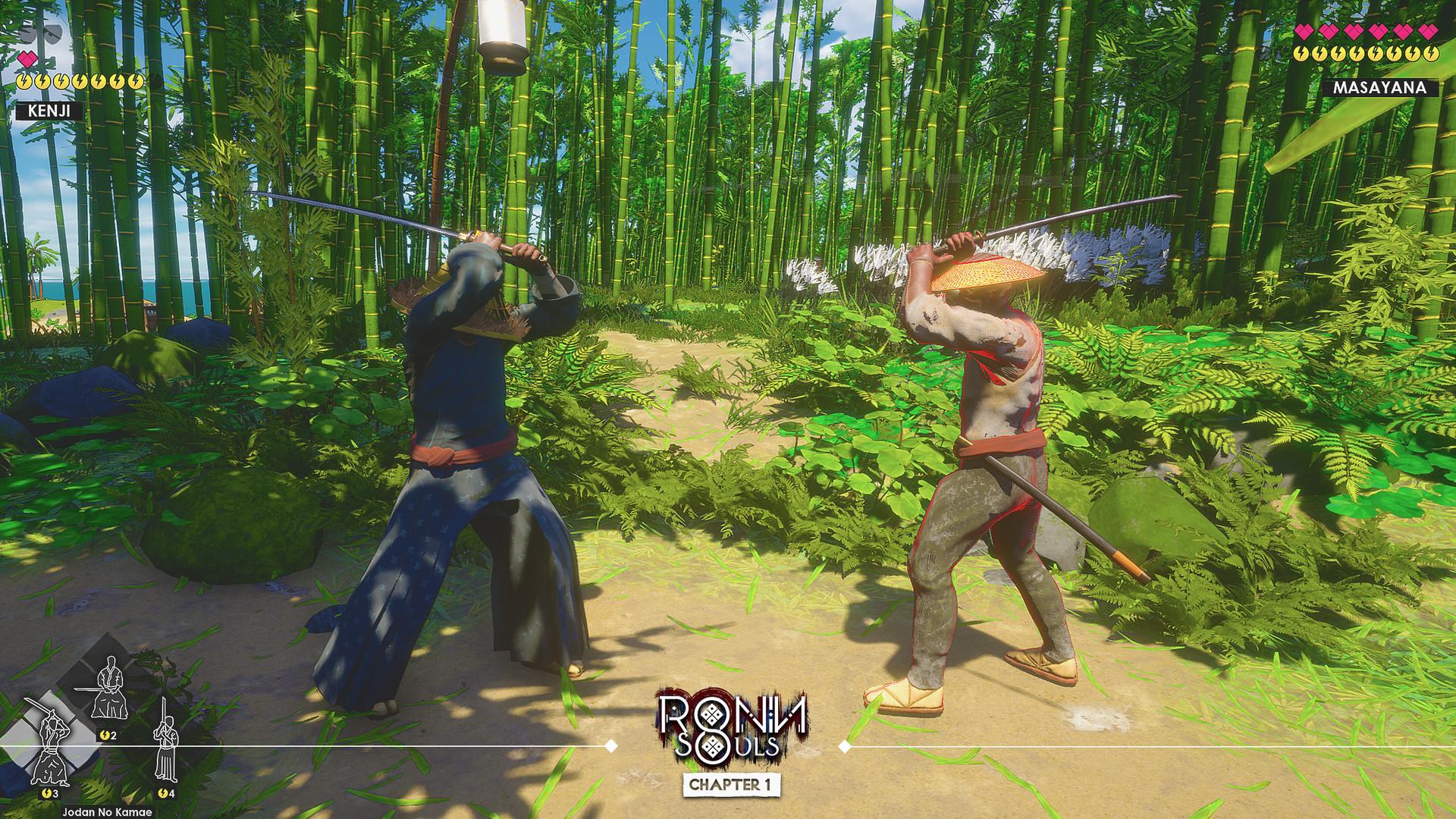This screenshot has width=1456, height=819.
Task: Click the energy cost 2 badge icon
Action: coord(107,735)
